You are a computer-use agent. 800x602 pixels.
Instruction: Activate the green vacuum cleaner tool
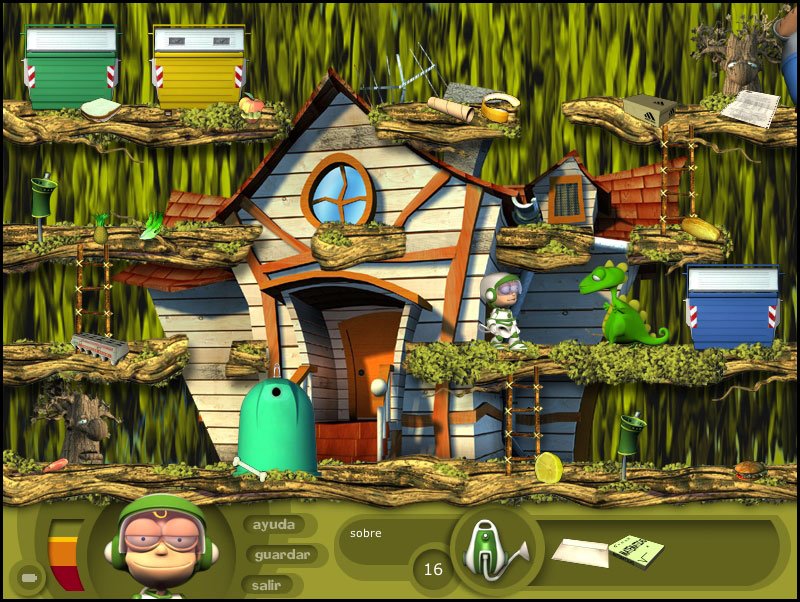(495, 549)
